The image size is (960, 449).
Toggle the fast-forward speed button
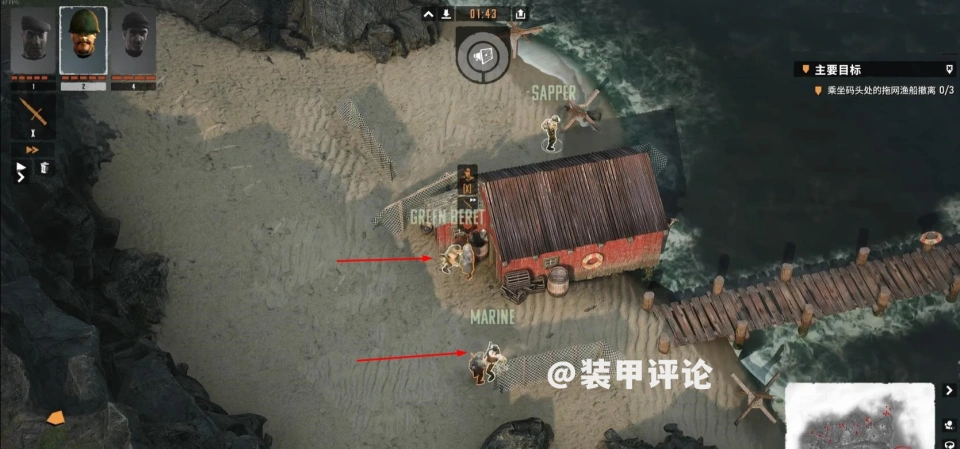[x=32, y=150]
